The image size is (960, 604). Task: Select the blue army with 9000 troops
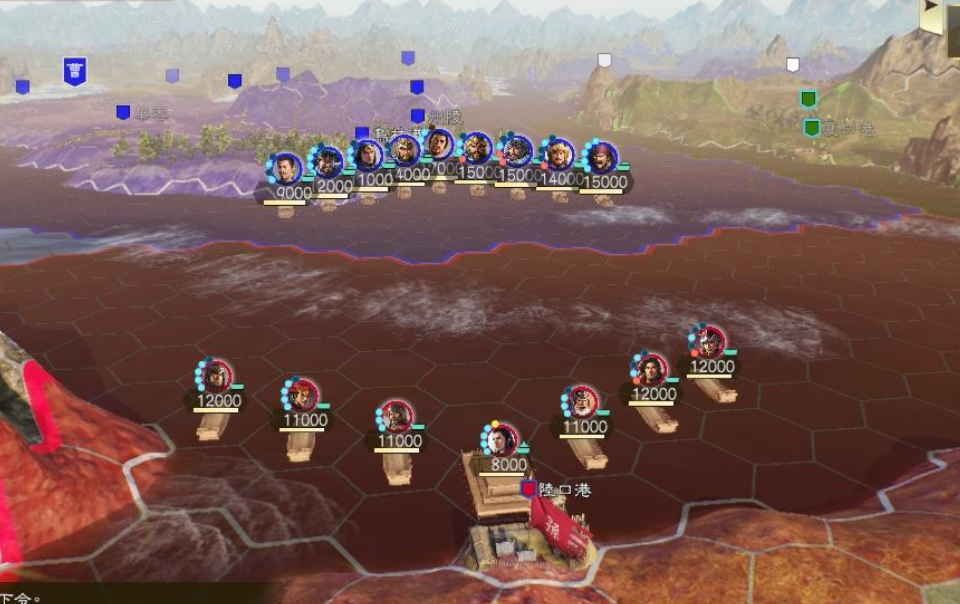tap(287, 168)
